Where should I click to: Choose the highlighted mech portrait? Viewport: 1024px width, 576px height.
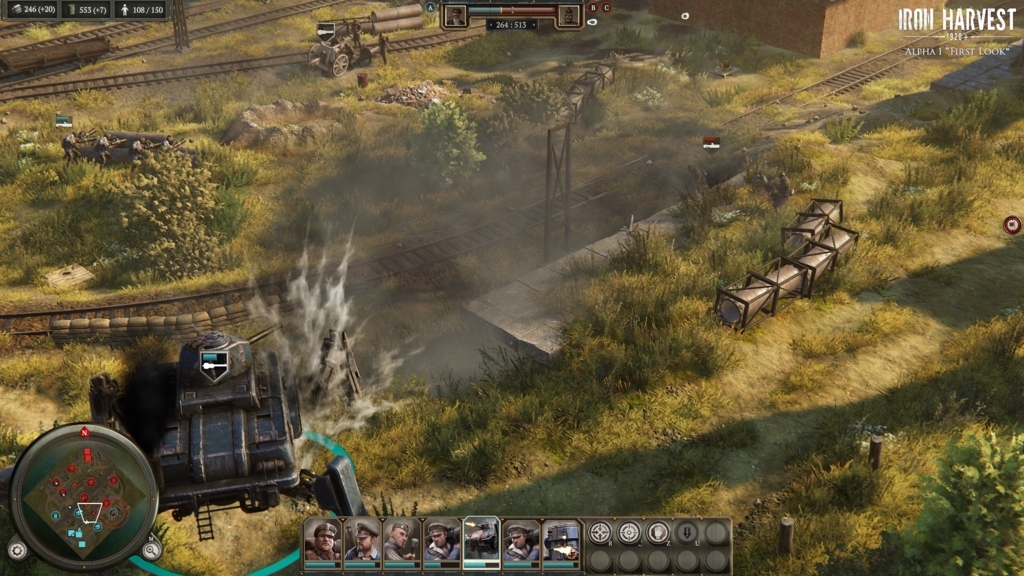click(481, 540)
